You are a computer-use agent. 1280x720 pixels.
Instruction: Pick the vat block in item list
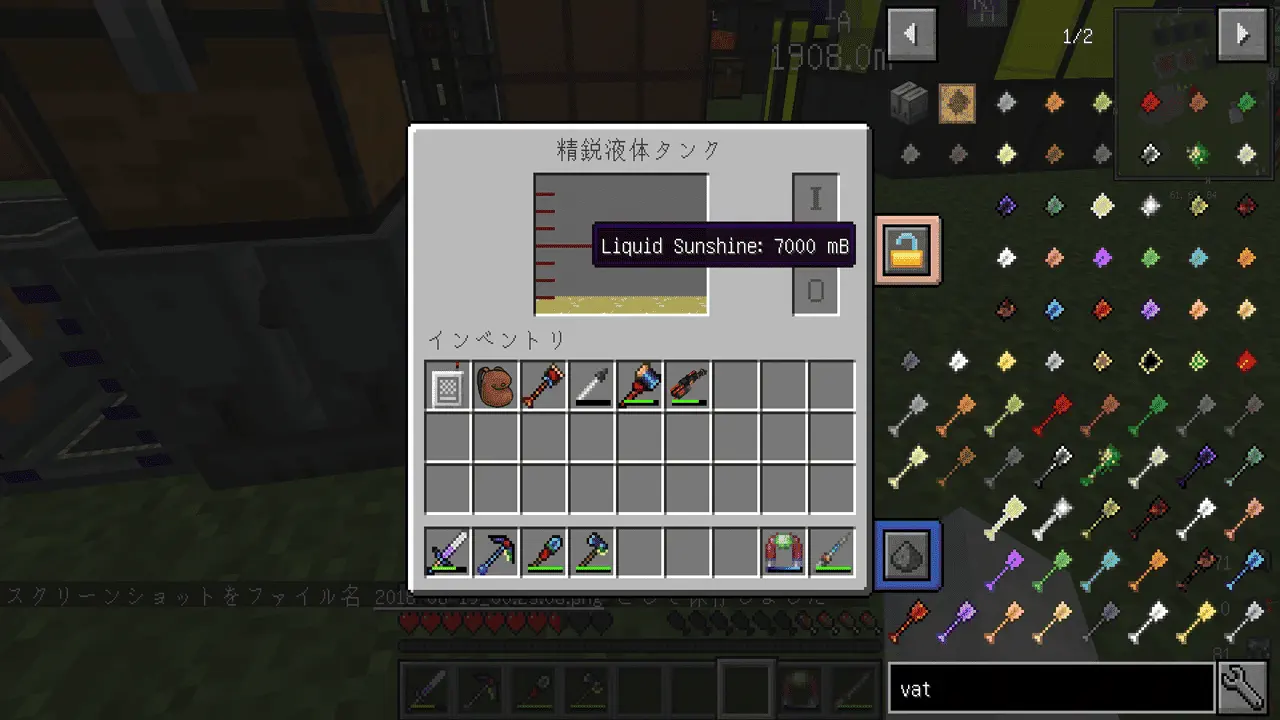pos(909,103)
